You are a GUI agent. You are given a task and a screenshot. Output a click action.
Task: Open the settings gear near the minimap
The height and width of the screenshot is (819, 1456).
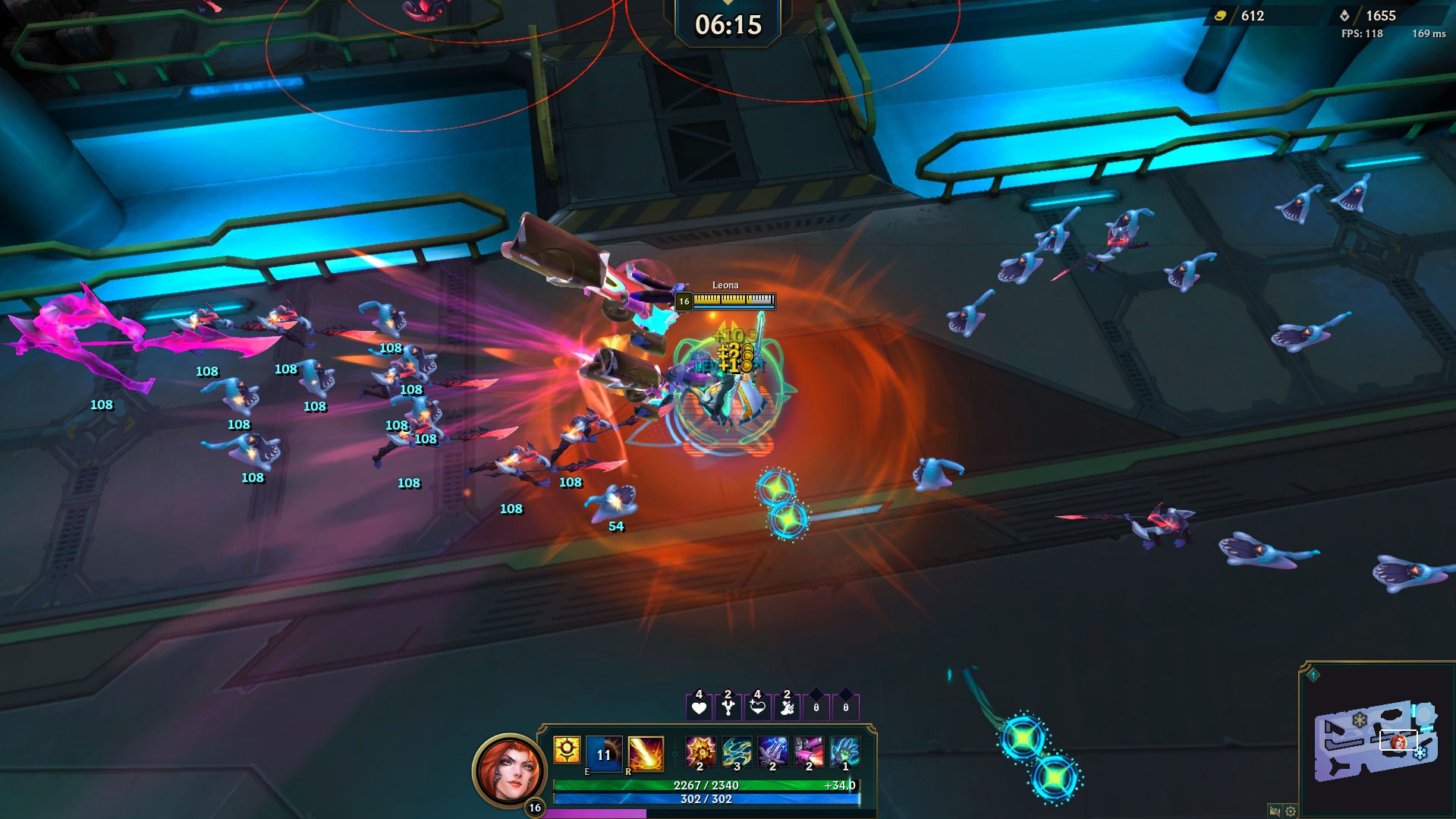point(1290,811)
